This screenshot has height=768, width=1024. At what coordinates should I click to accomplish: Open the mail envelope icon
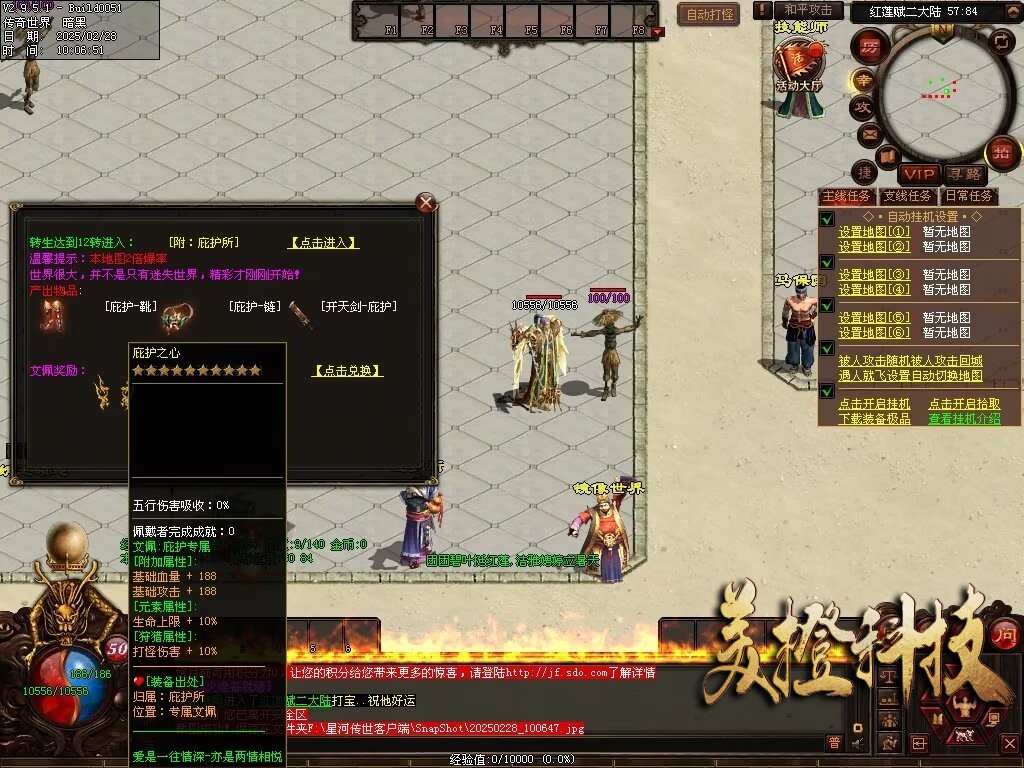pos(867,133)
